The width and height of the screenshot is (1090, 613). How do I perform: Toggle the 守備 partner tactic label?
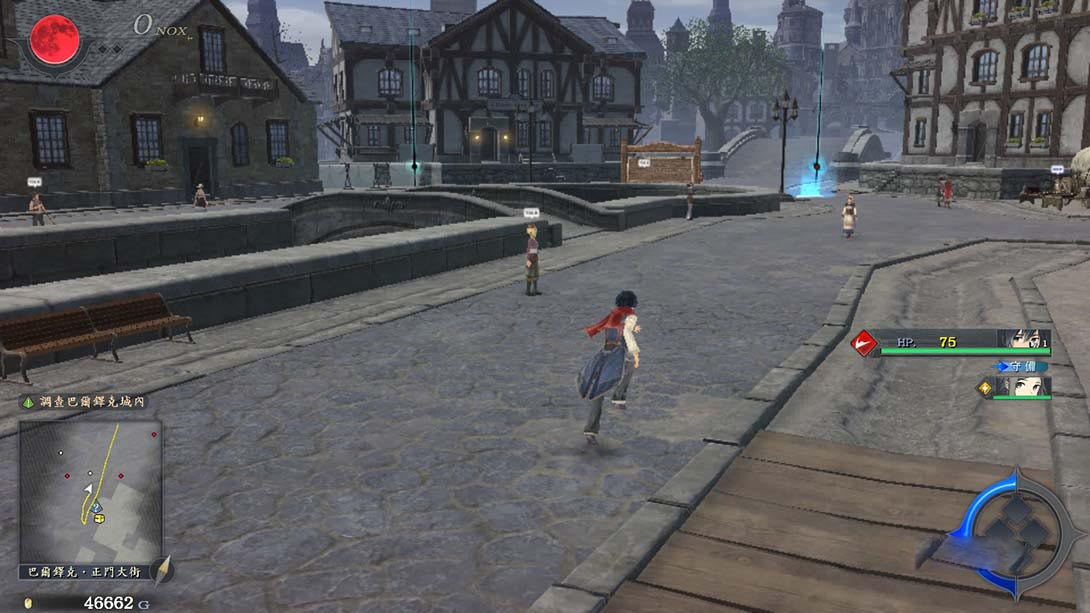(x=1022, y=366)
